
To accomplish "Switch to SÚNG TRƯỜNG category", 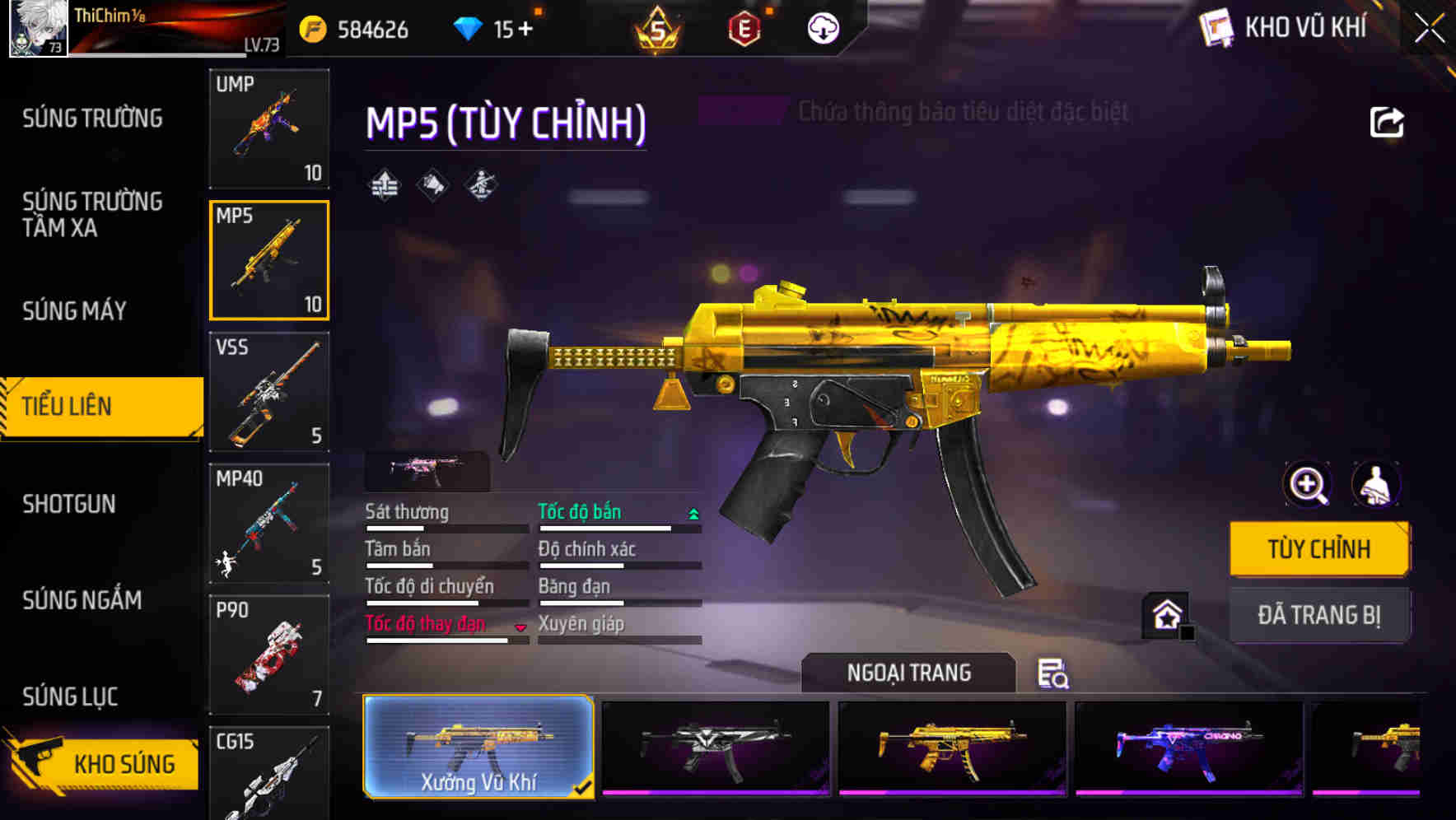I will click(92, 119).
